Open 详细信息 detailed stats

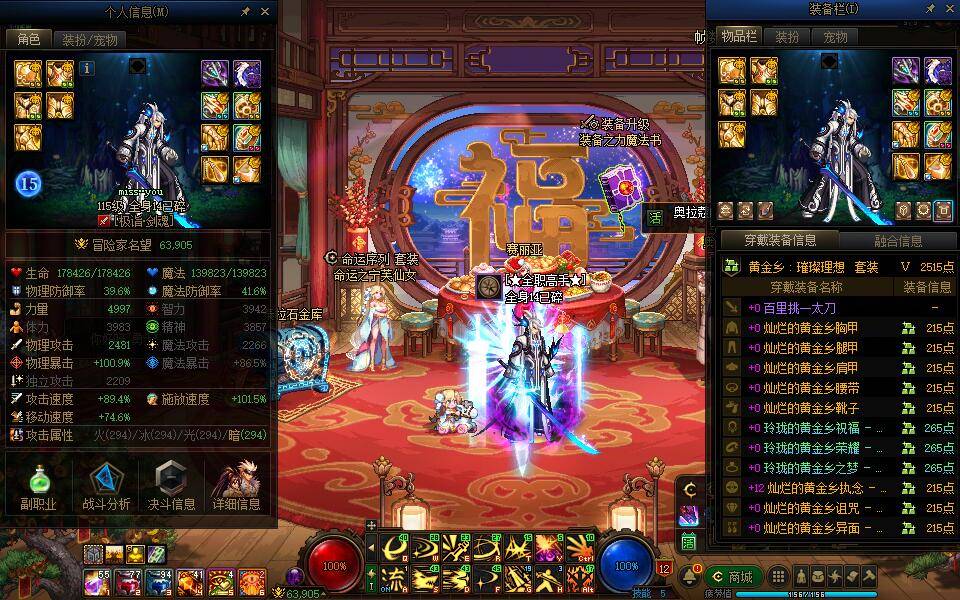tap(239, 487)
